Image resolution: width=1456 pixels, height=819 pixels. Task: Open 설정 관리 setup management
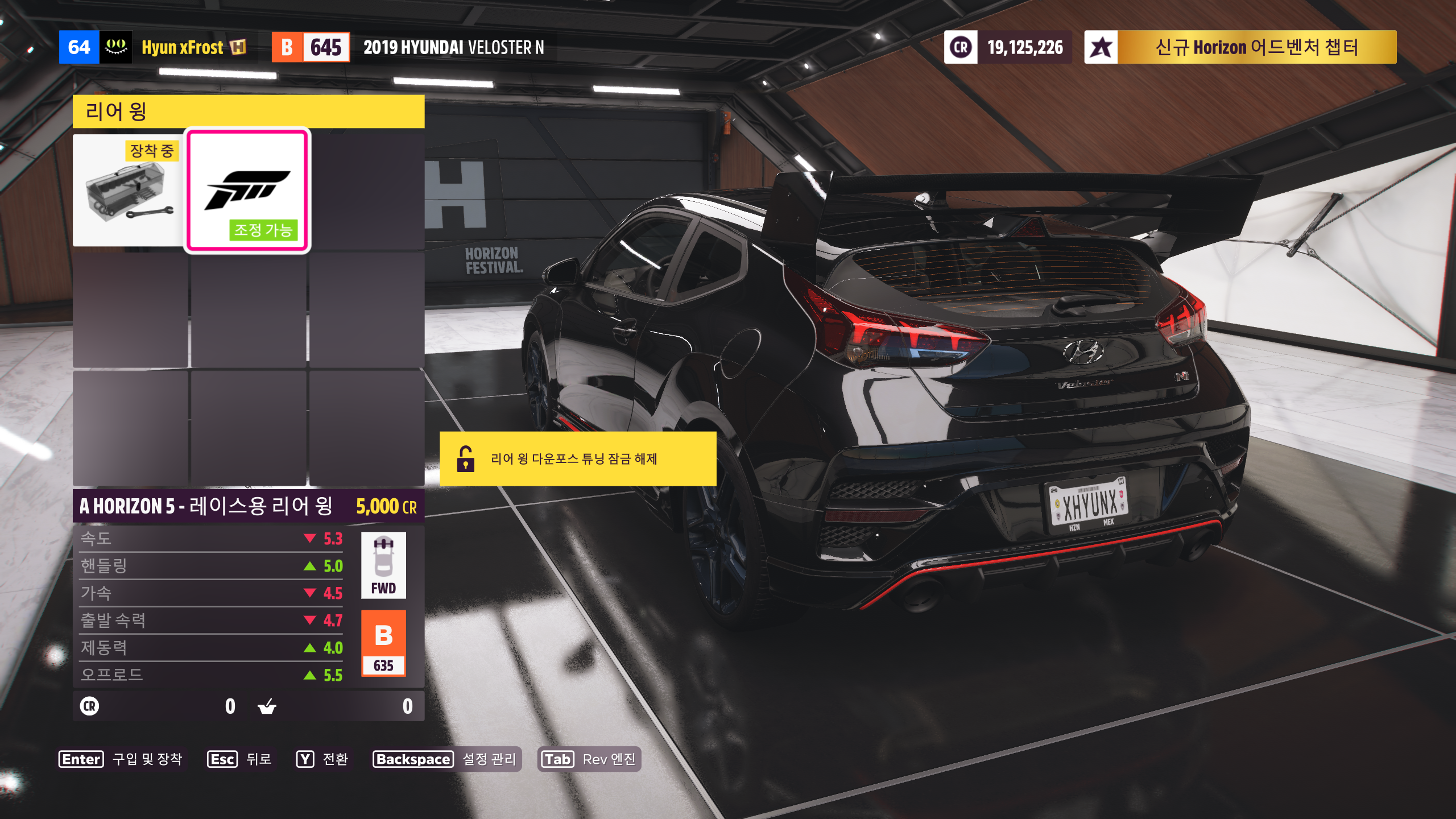(x=445, y=759)
